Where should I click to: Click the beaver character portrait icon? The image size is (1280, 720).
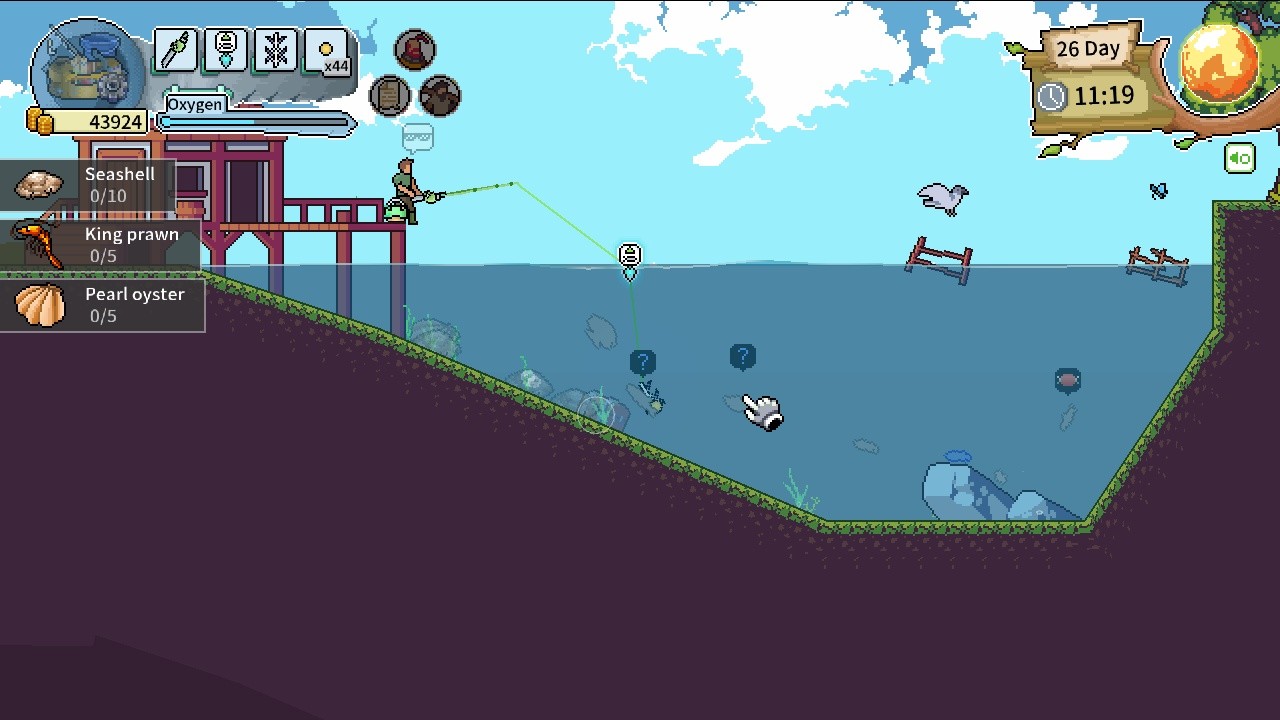coord(440,96)
